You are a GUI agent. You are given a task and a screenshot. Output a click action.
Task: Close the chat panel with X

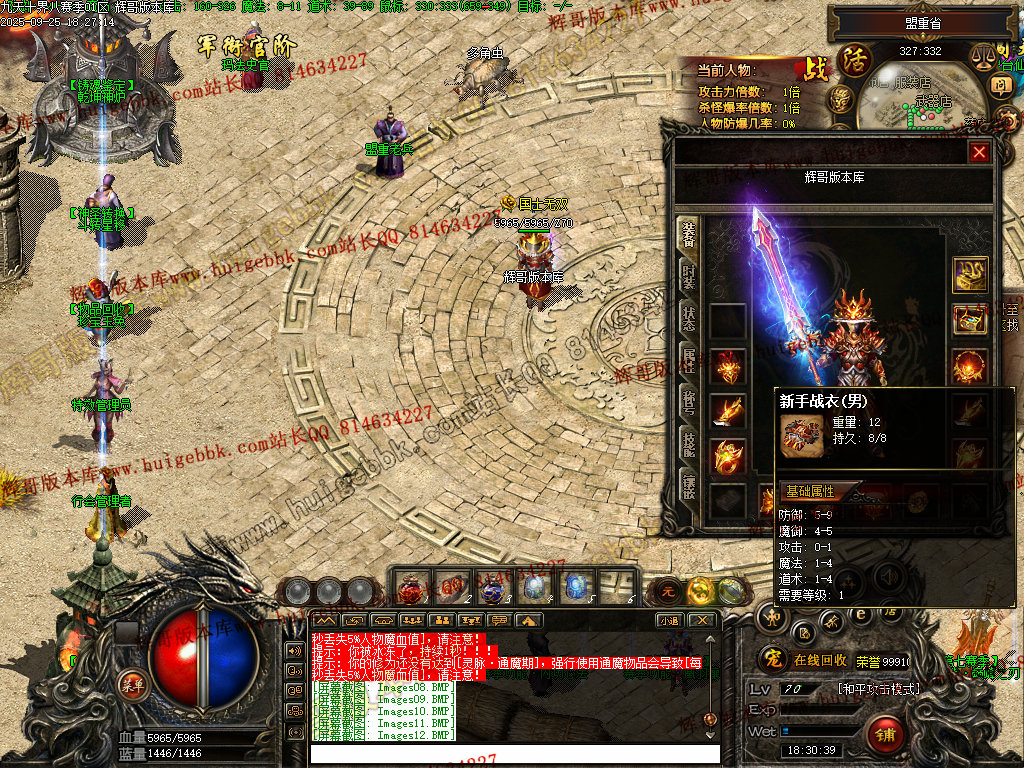click(x=702, y=620)
